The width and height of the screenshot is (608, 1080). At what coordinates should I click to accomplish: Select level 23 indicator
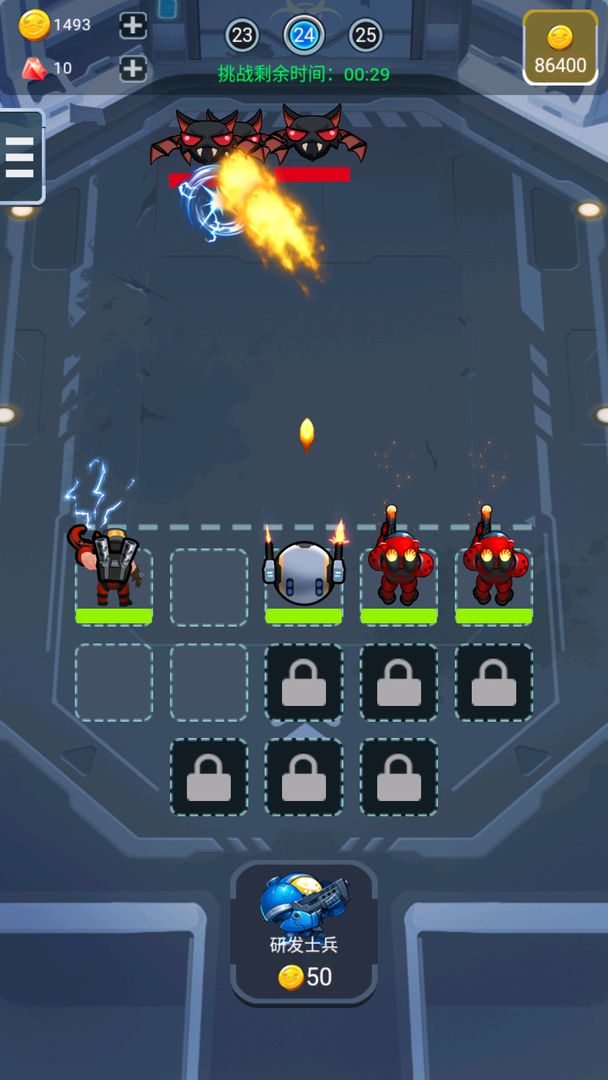242,36
